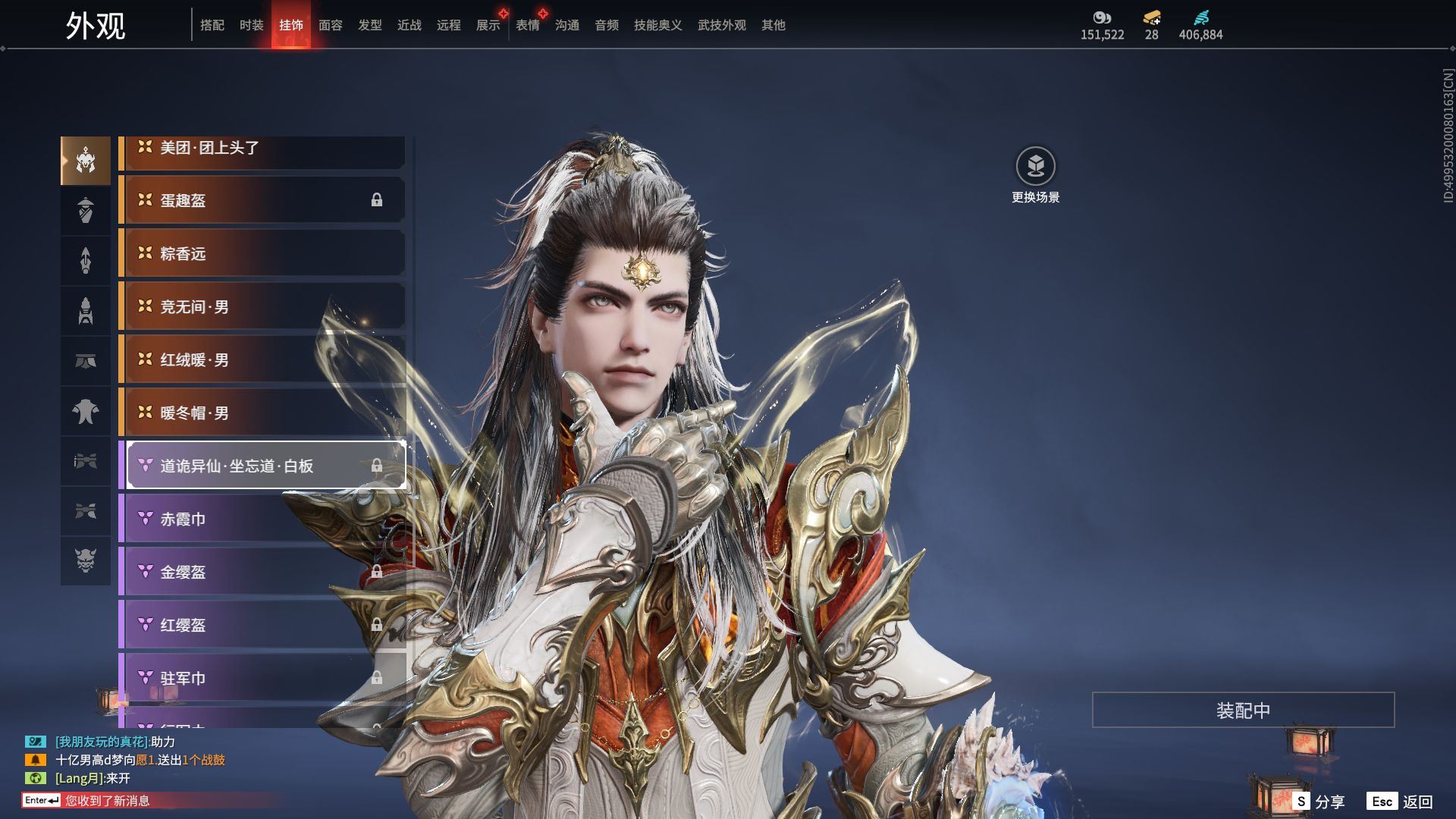Switch to the 搭配 tab
Viewport: 1456px width, 819px height.
pyautogui.click(x=212, y=25)
